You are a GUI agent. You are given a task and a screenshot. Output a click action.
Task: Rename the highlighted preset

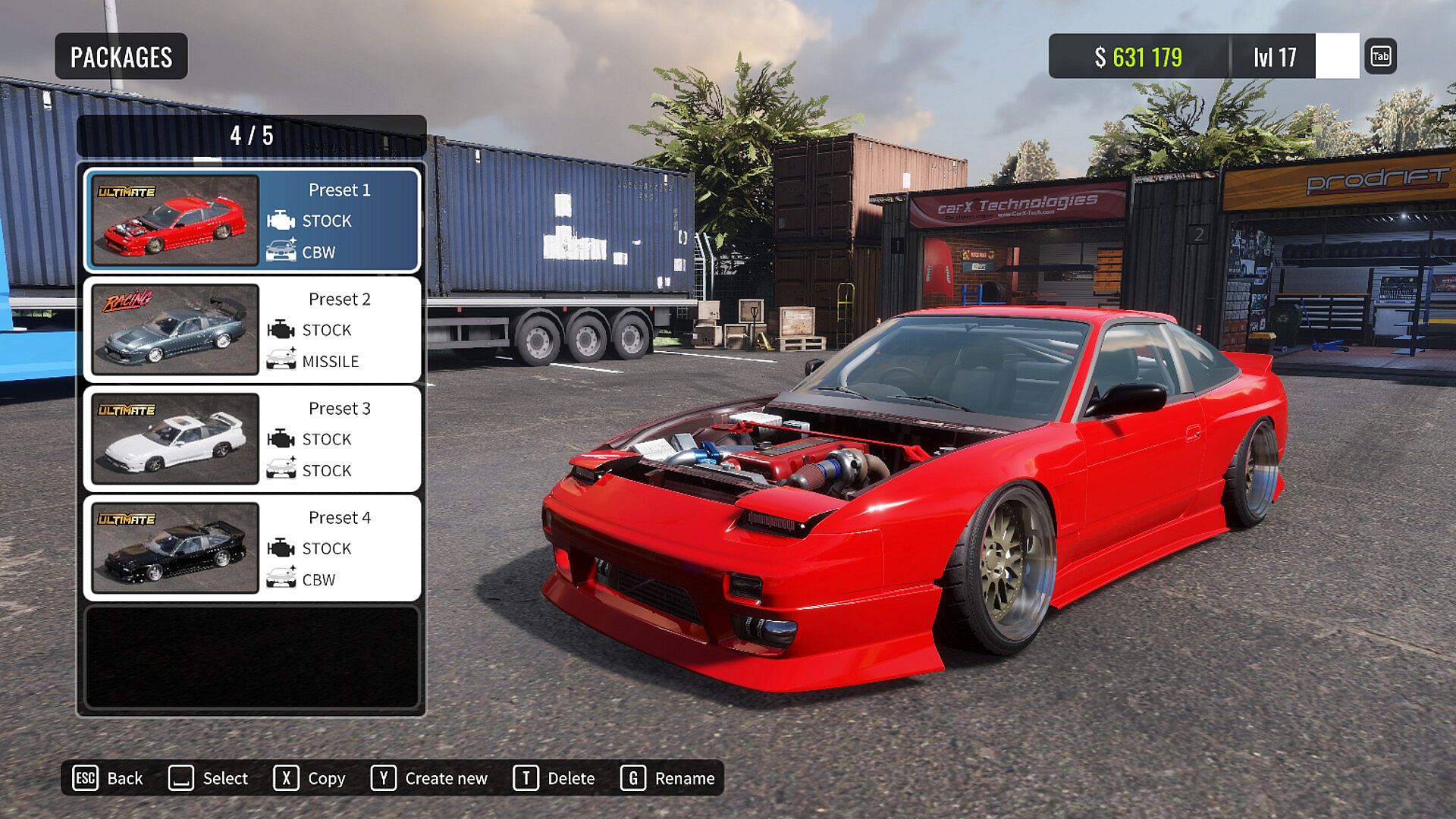tap(668, 778)
